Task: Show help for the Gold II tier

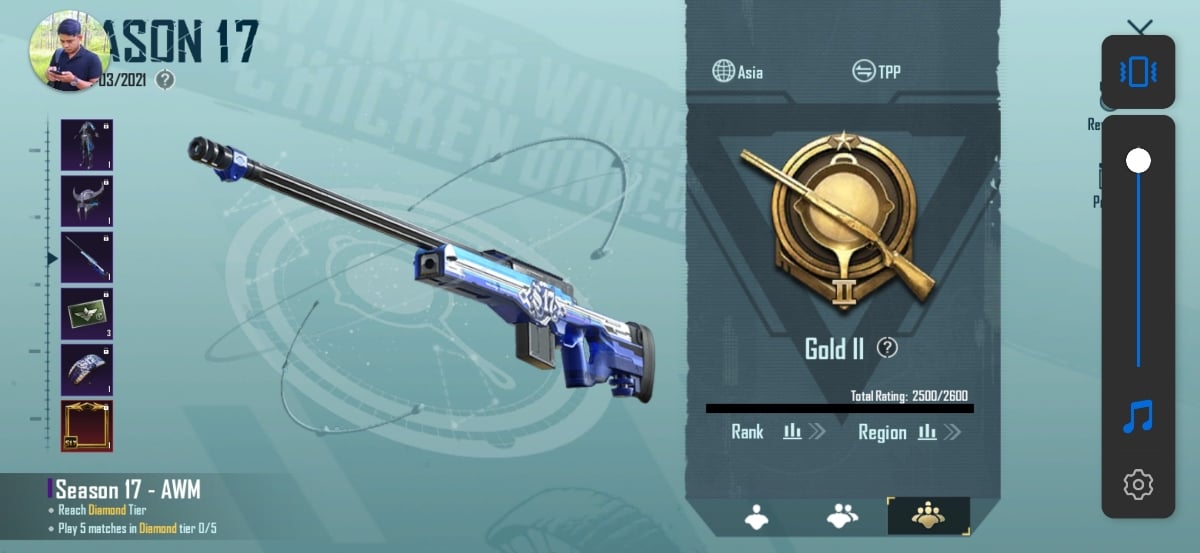Action: 887,348
